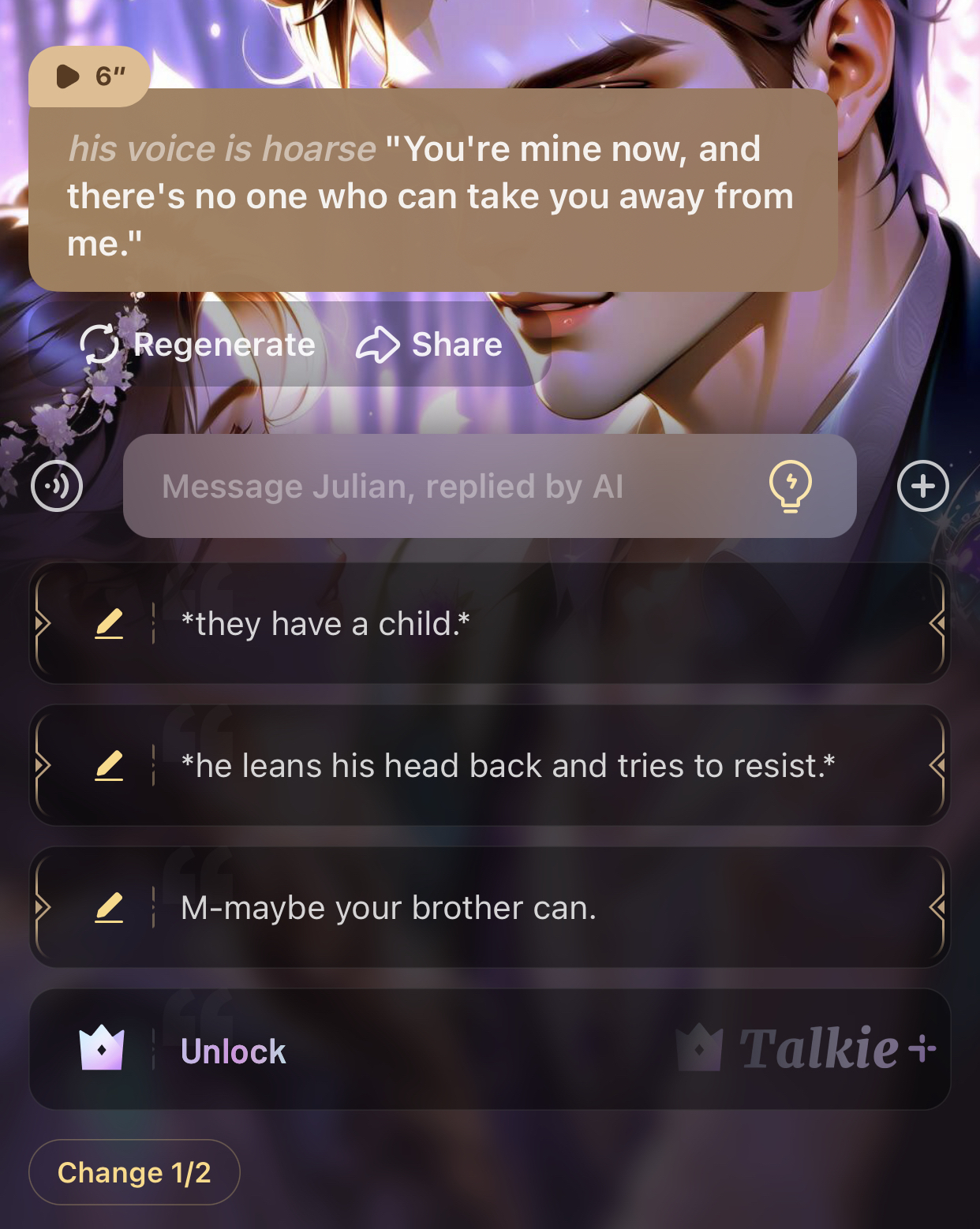Regenerate Julian's reply
Screen dimensions: 980x1229
[x=198, y=345]
